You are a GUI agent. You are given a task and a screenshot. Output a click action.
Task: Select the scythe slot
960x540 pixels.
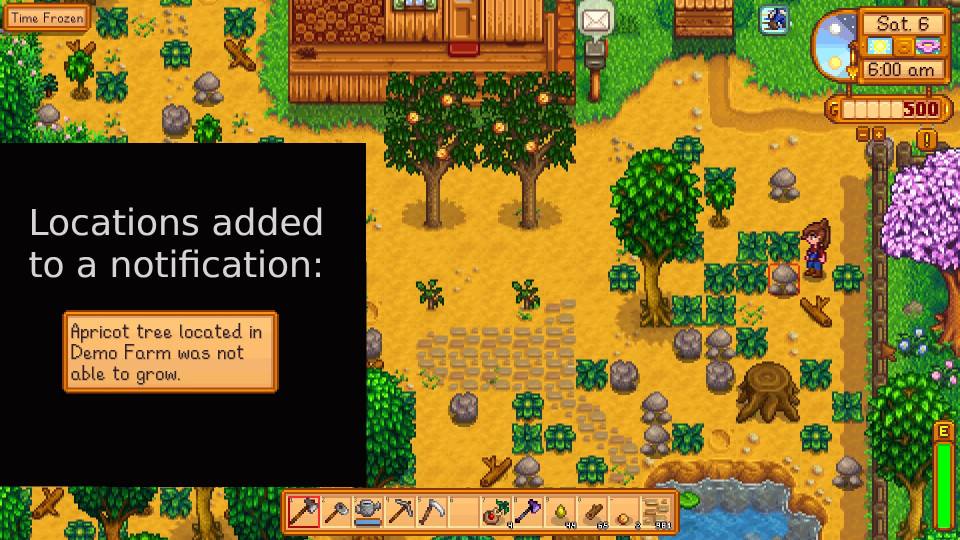coord(432,512)
